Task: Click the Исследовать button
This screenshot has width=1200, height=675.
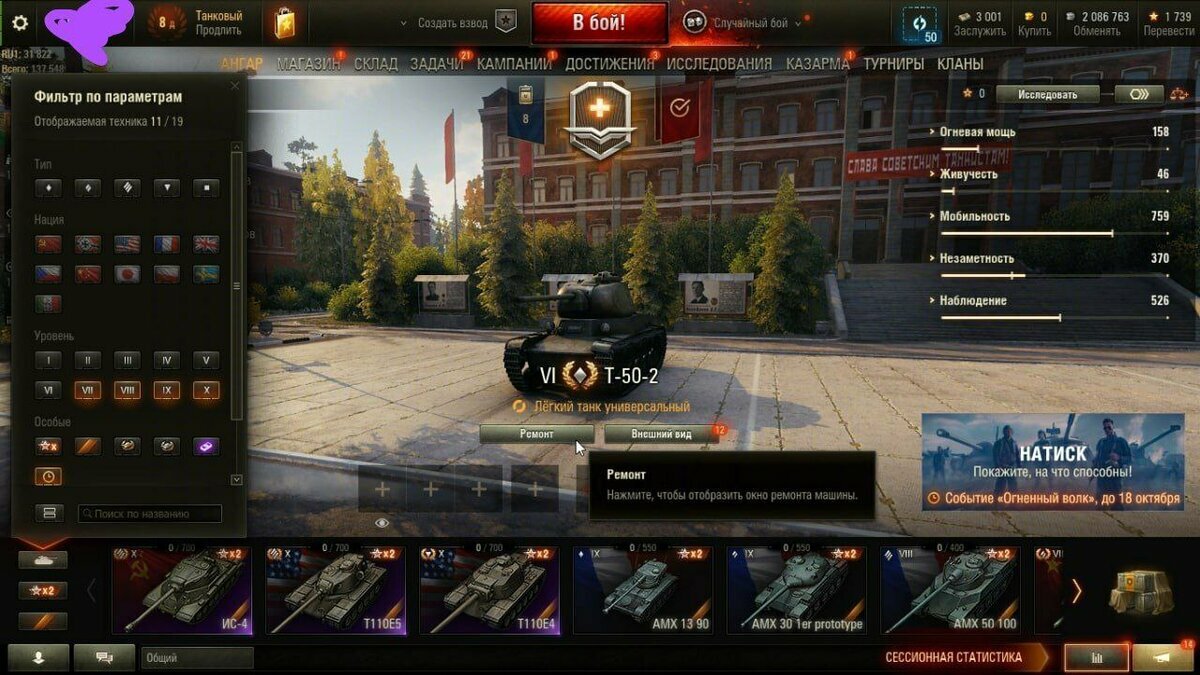Action: coord(1047,94)
